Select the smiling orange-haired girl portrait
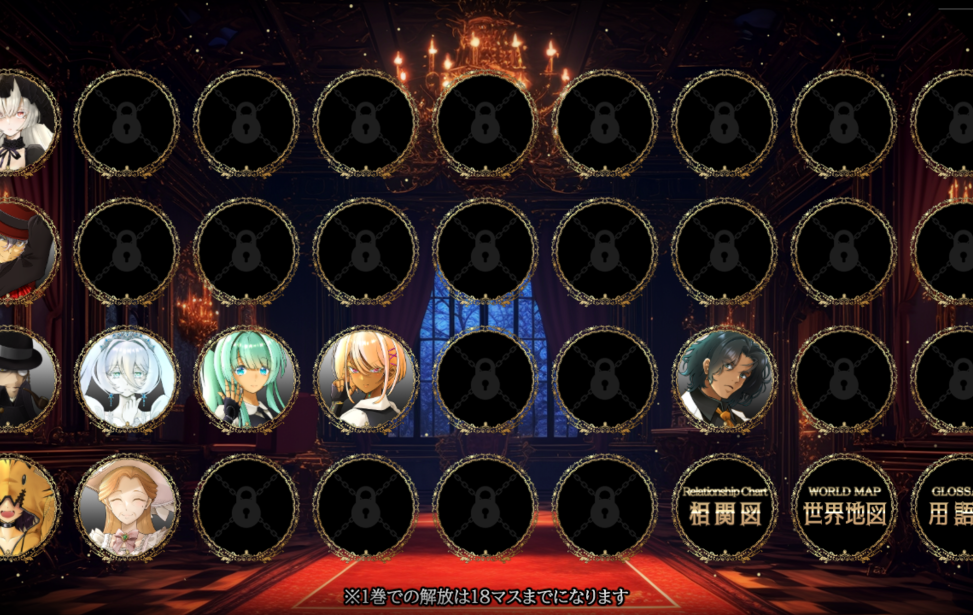The width and height of the screenshot is (973, 615). (127, 508)
